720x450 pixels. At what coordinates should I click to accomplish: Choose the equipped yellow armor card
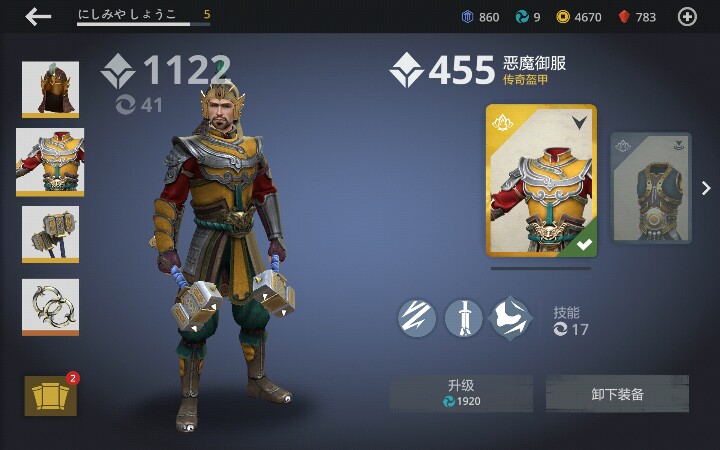point(541,181)
